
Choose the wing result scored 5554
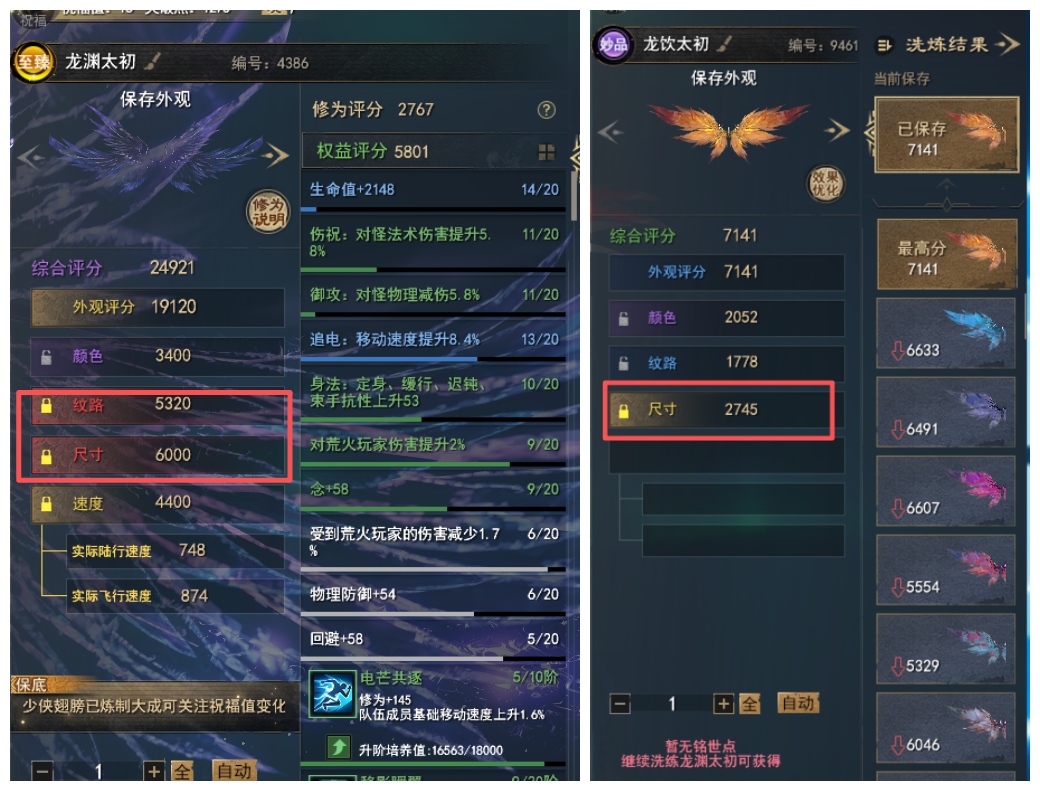click(946, 570)
